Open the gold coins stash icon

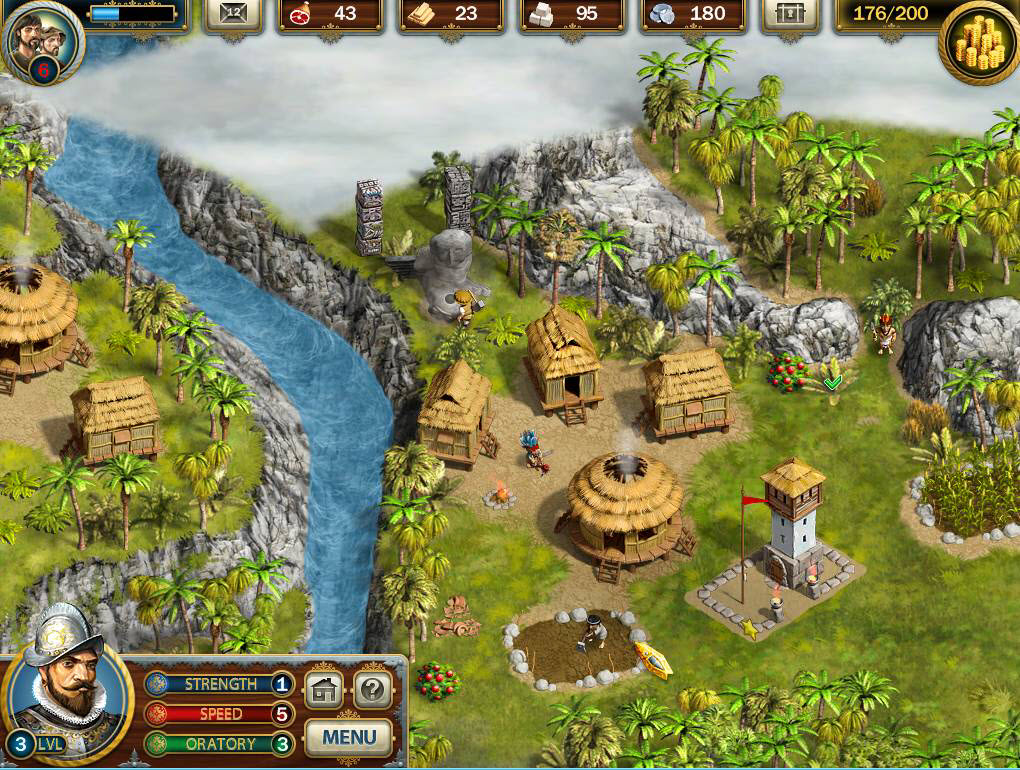[x=979, y=42]
